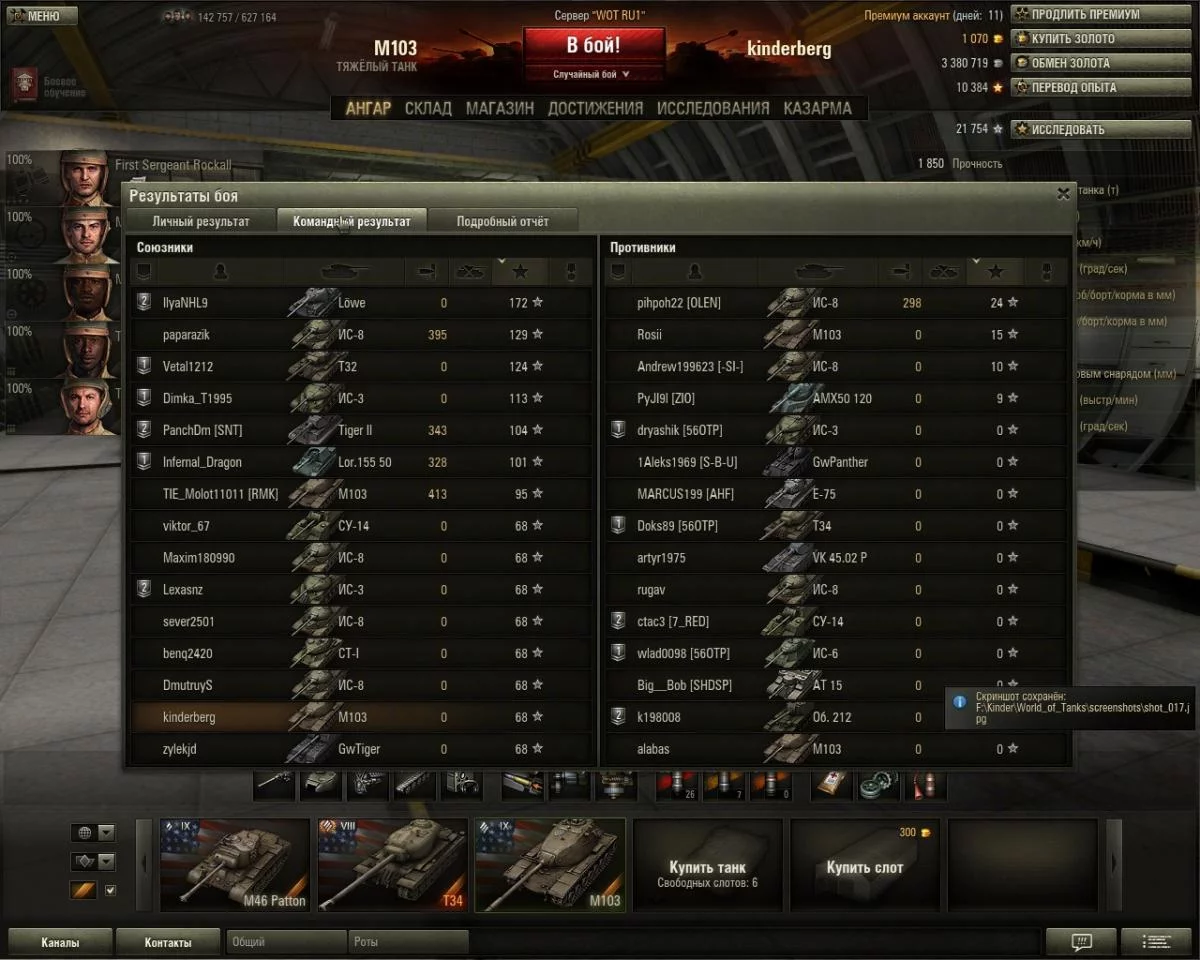Select the T34 tank in carousel

tap(392, 865)
